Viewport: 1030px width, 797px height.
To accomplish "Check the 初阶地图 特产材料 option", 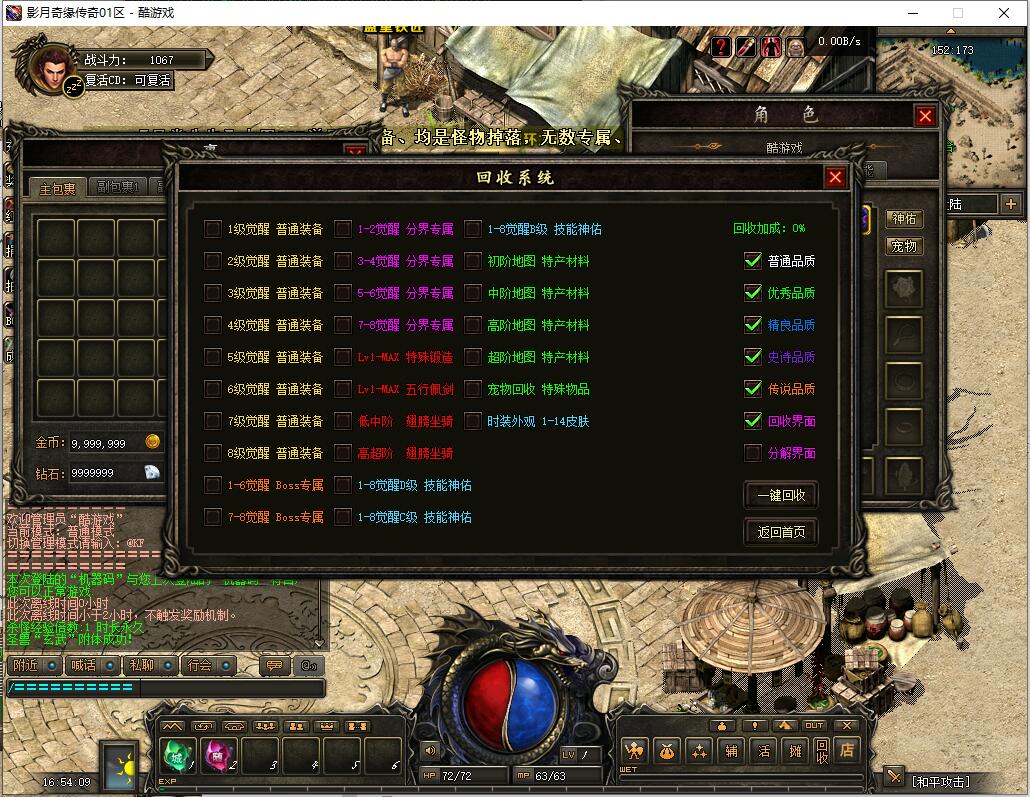I will point(473,261).
